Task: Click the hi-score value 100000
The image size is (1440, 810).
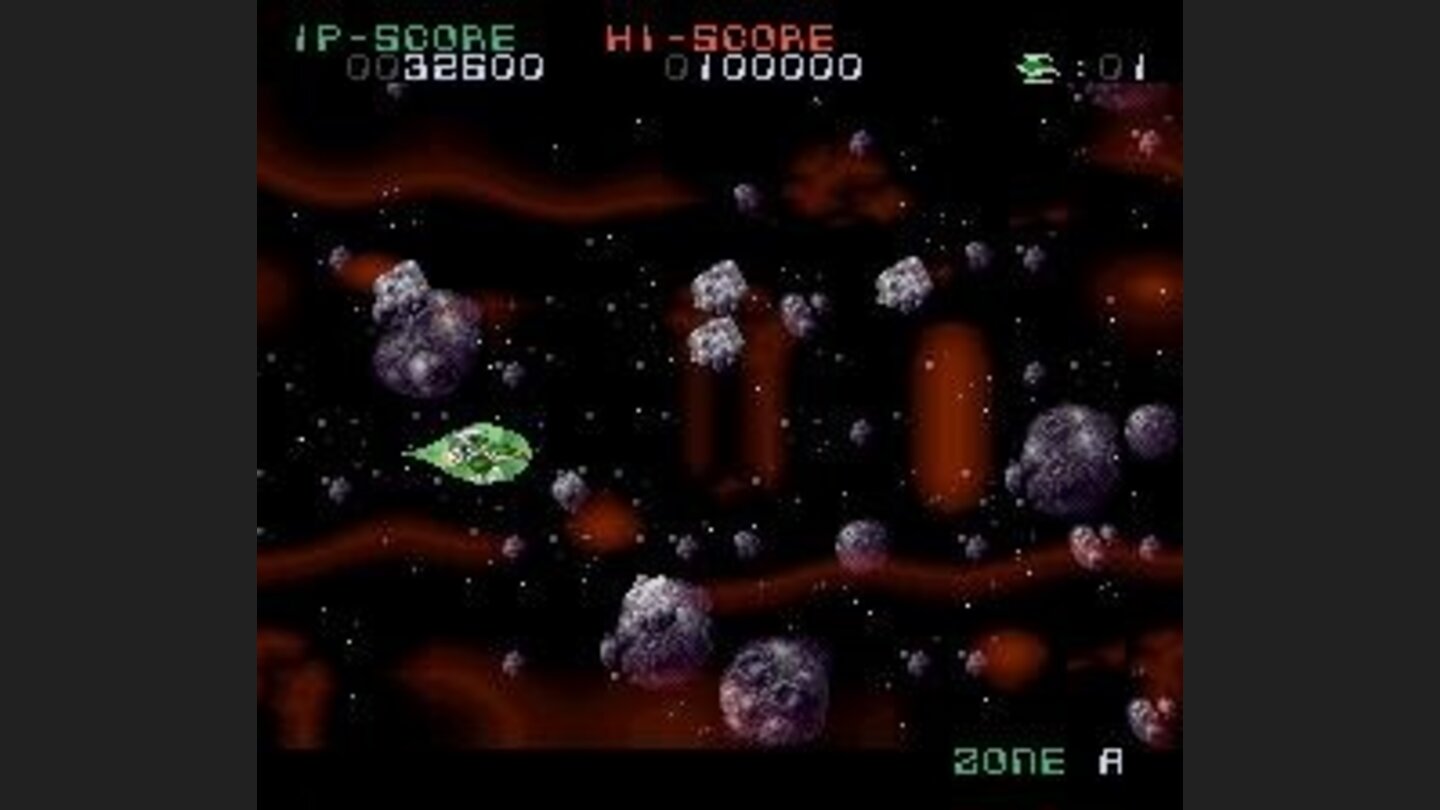Action: coord(770,68)
